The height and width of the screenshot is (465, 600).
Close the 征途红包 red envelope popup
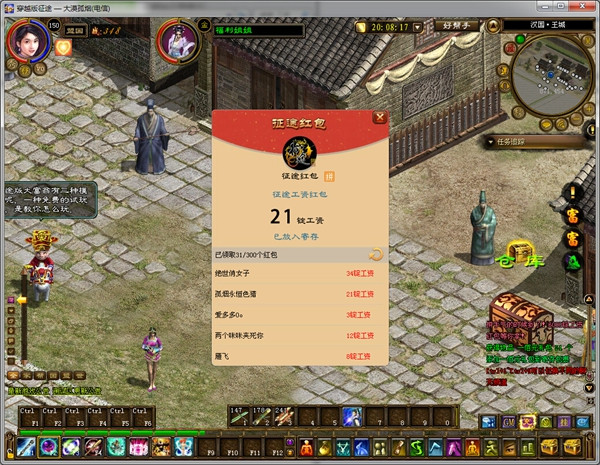point(379,117)
